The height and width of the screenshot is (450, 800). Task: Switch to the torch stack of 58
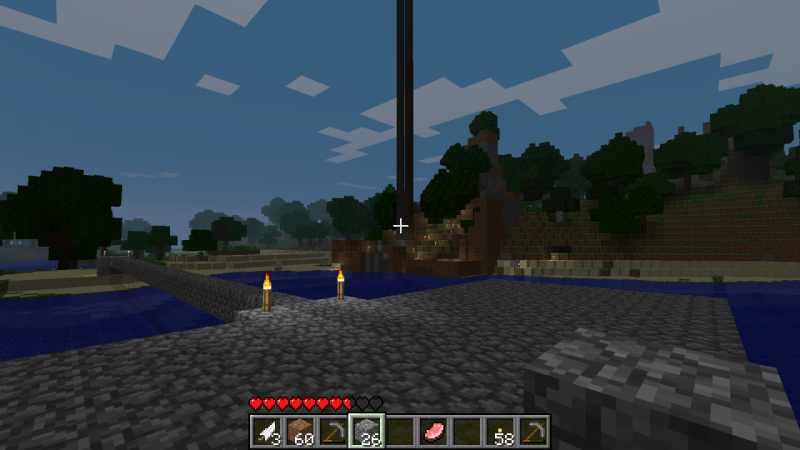click(x=499, y=431)
